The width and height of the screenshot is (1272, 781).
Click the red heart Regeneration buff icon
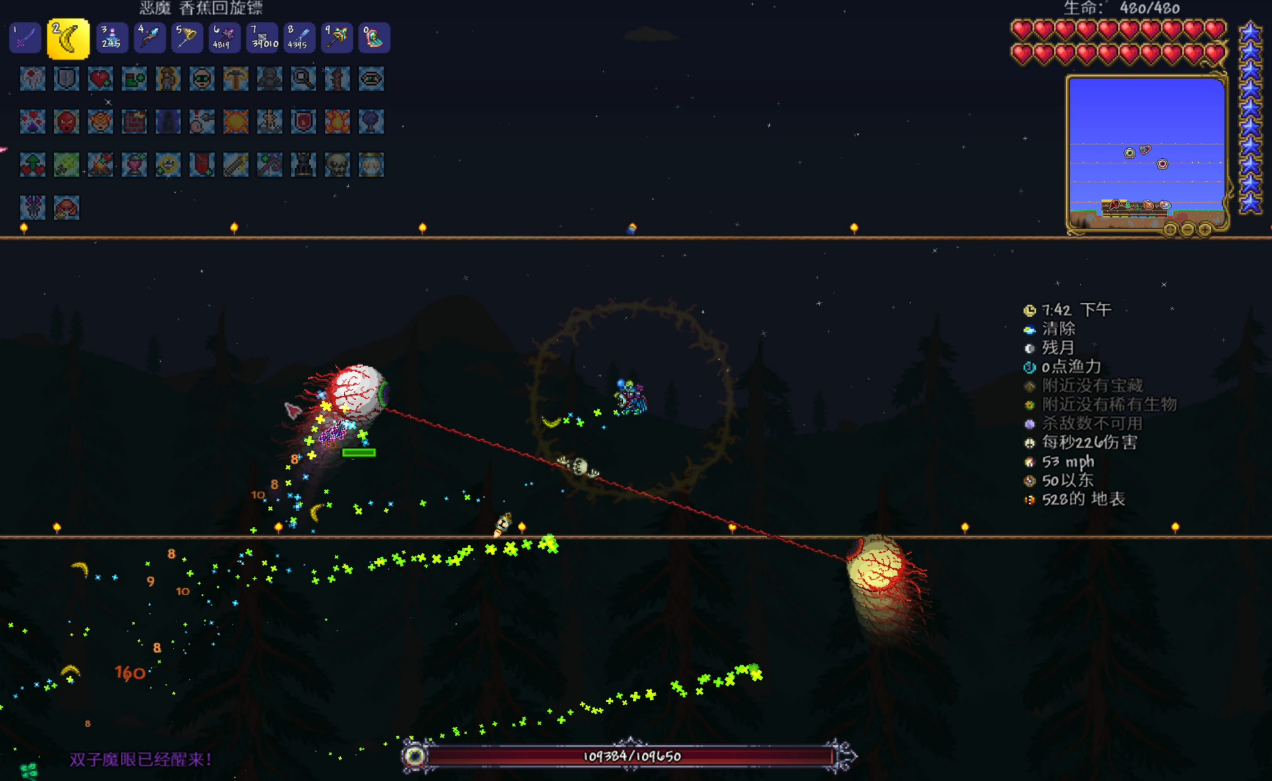pyautogui.click(x=100, y=78)
